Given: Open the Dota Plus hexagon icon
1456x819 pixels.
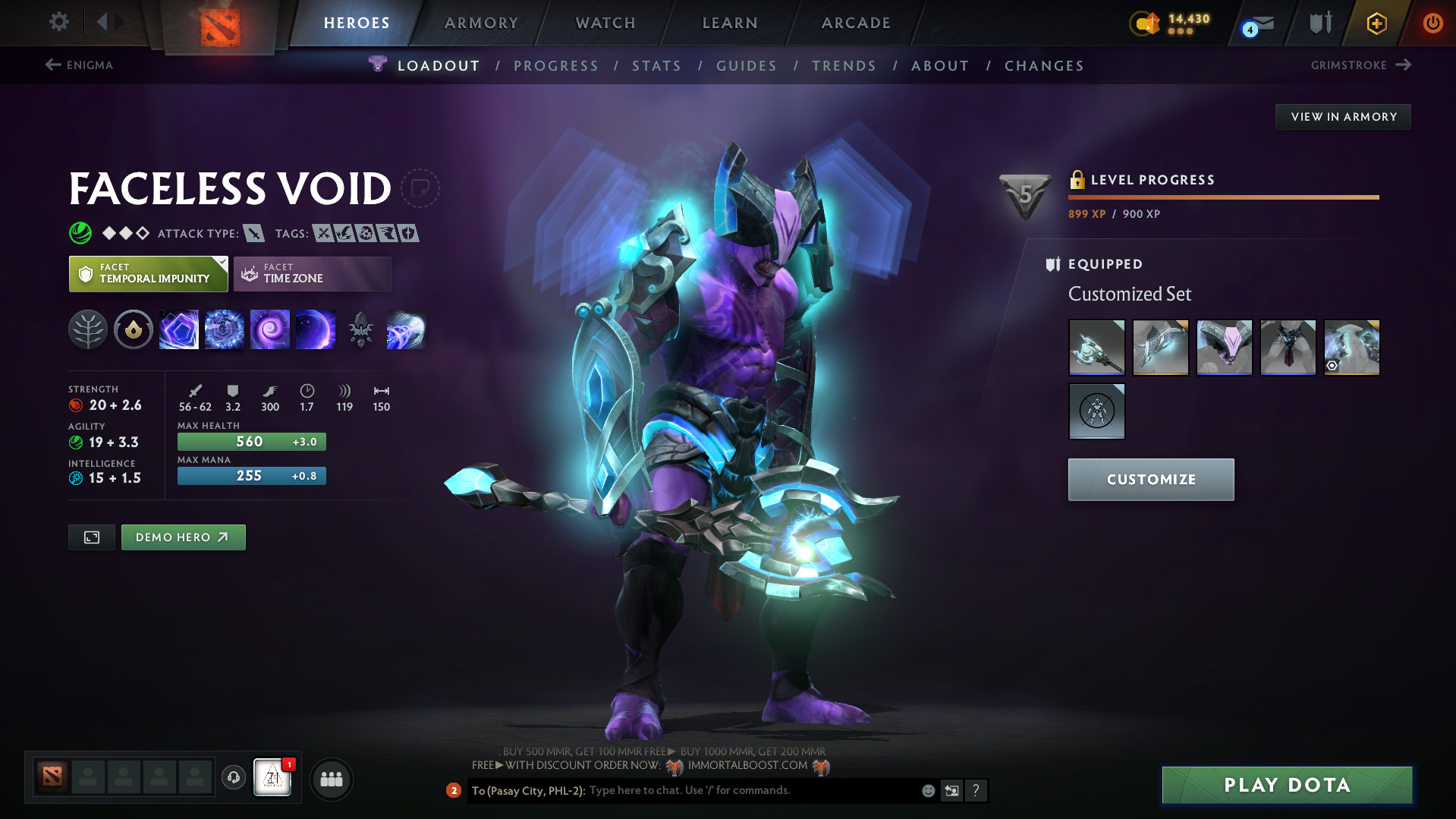Looking at the screenshot, I should click(x=1376, y=23).
